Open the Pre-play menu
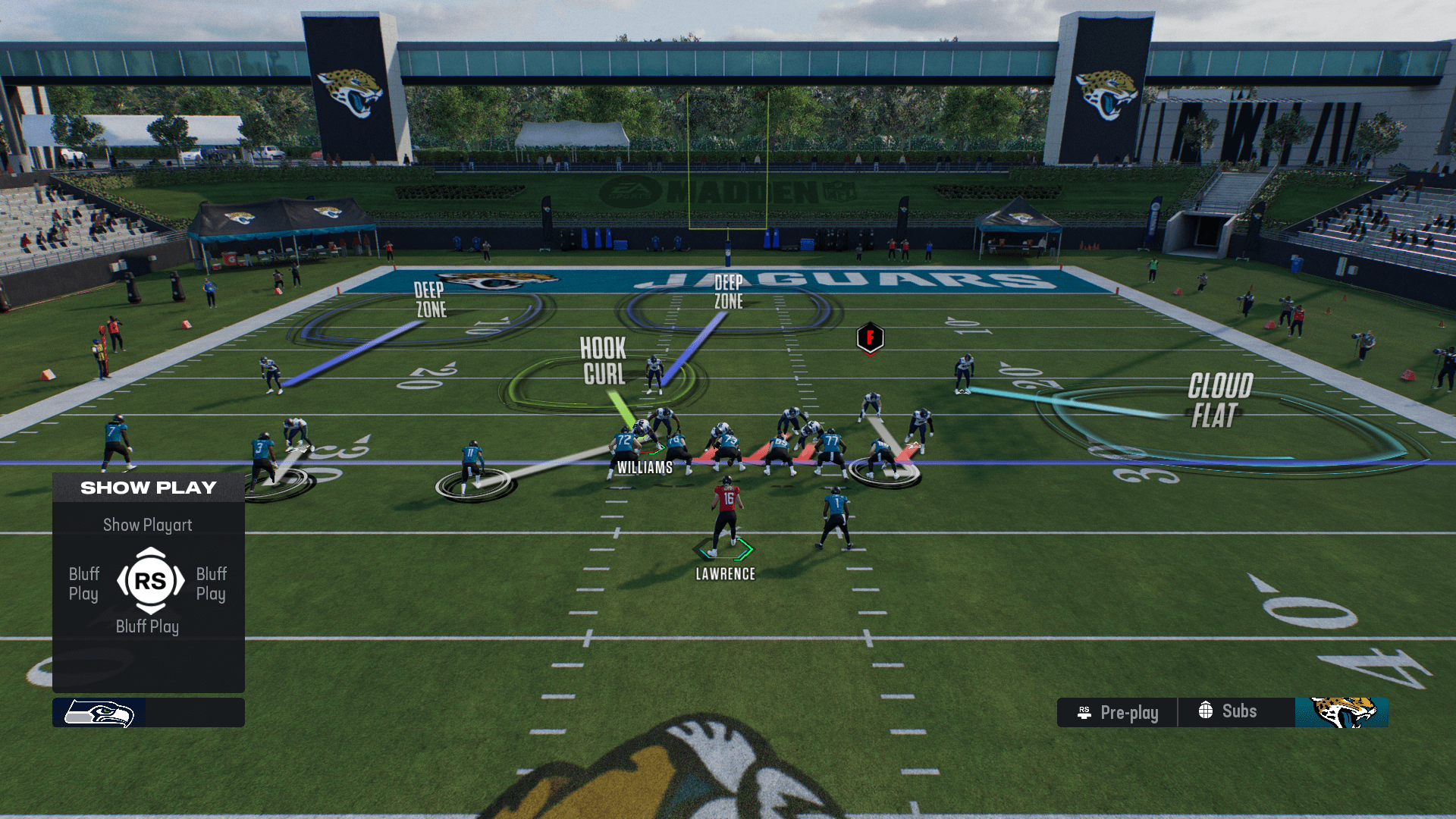Image resolution: width=1456 pixels, height=819 pixels. pyautogui.click(x=1118, y=713)
